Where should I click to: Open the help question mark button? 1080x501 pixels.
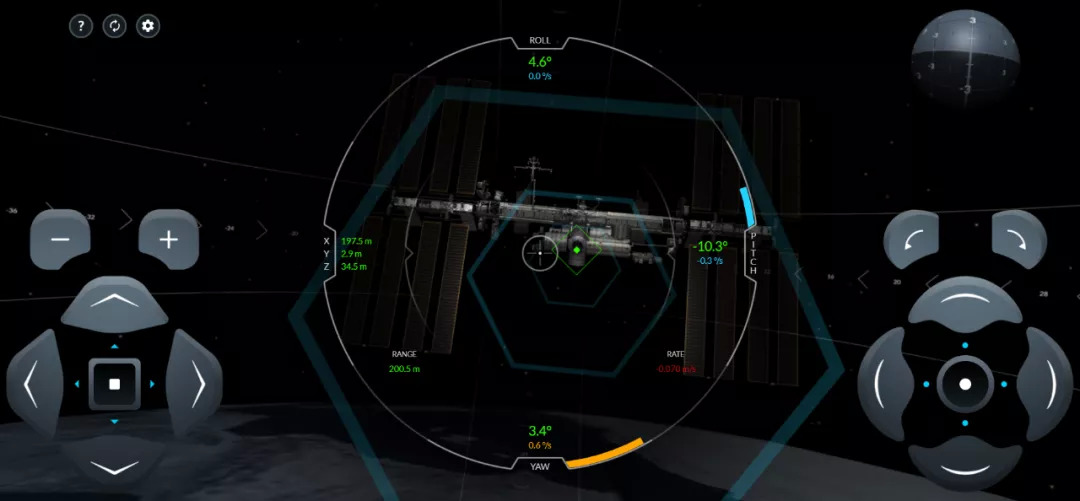click(x=81, y=26)
